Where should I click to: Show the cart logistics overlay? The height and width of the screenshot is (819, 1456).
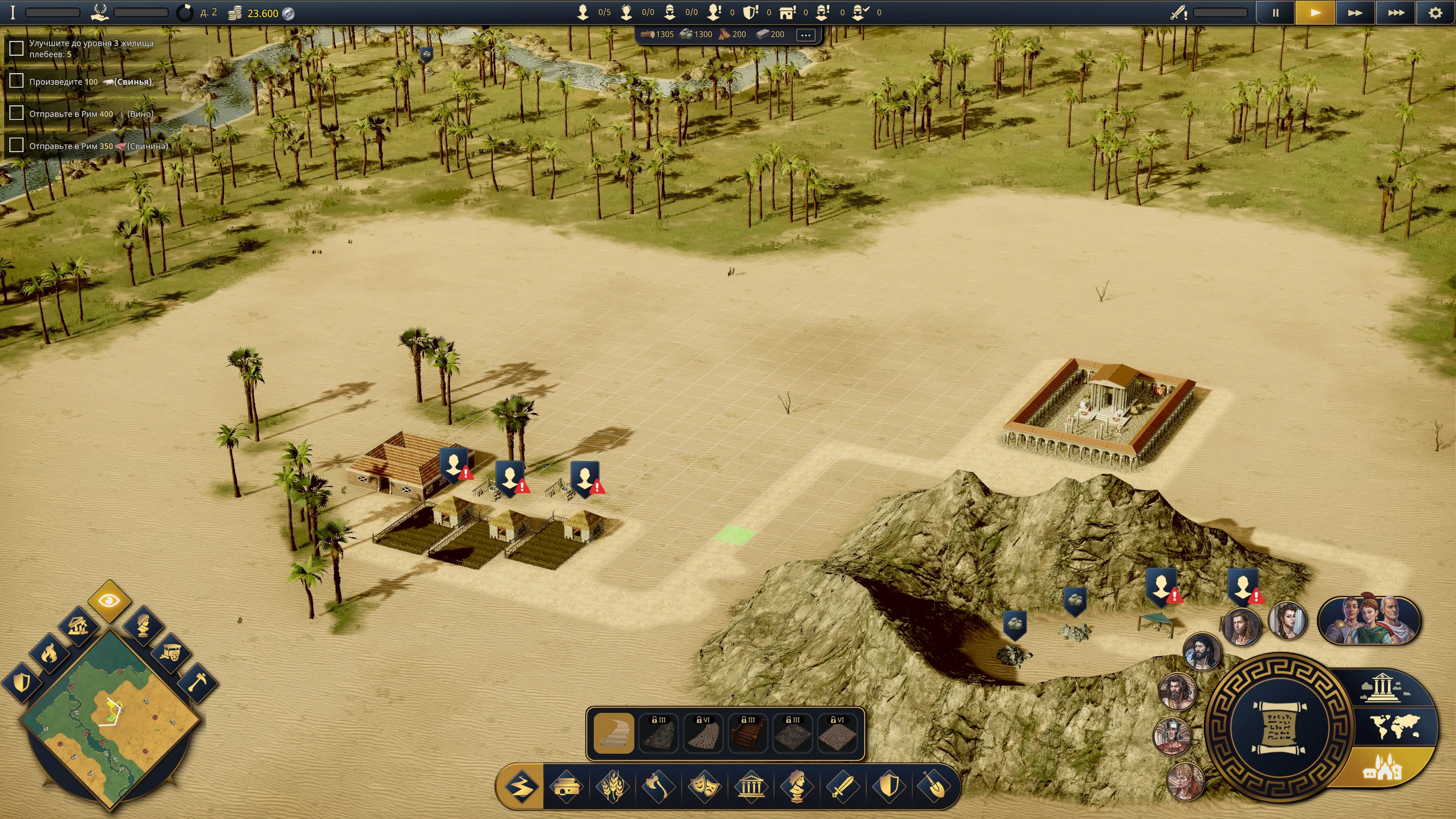169,653
